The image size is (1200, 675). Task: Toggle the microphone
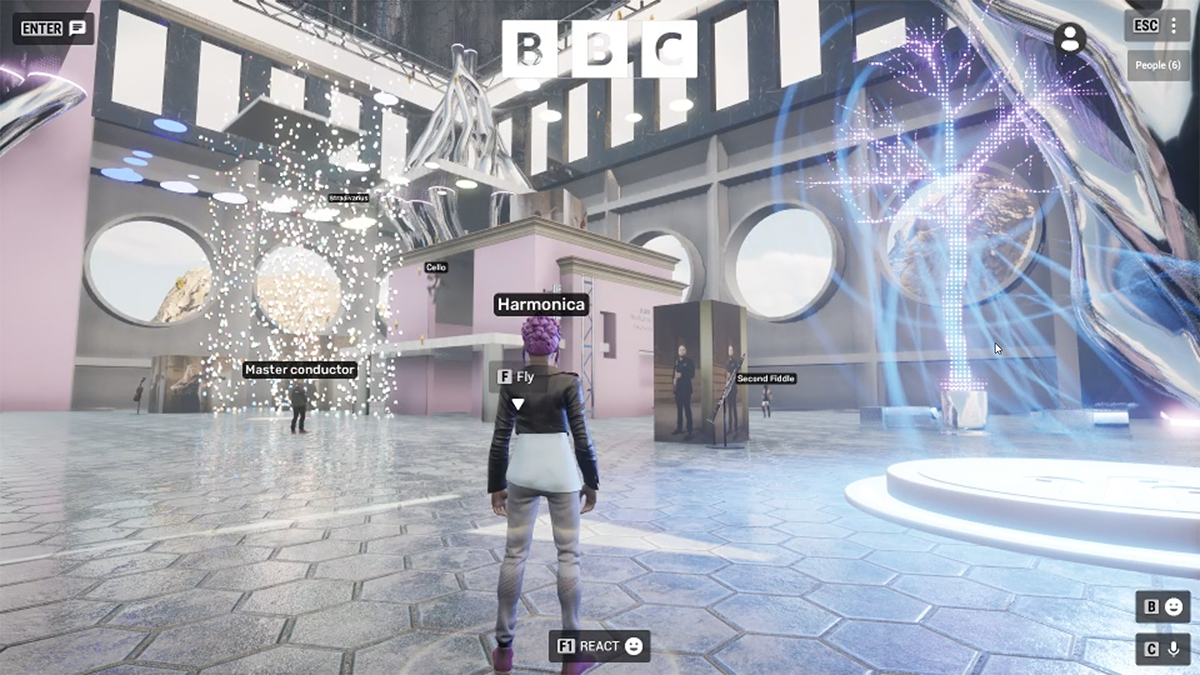pos(1163,649)
